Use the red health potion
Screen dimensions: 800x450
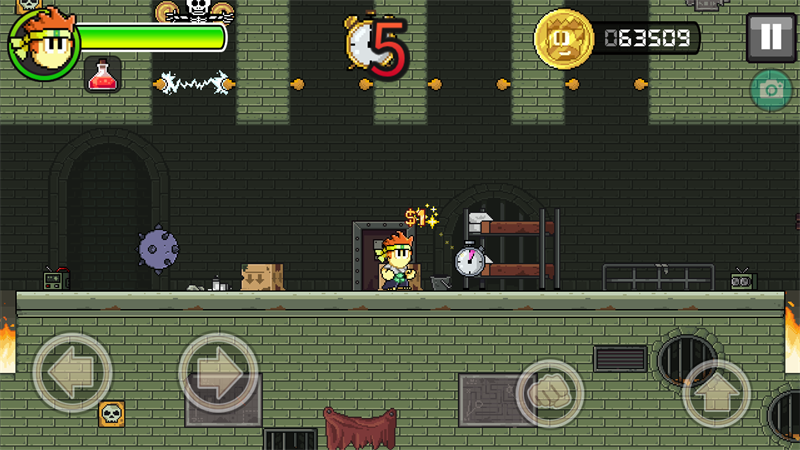[x=102, y=74]
